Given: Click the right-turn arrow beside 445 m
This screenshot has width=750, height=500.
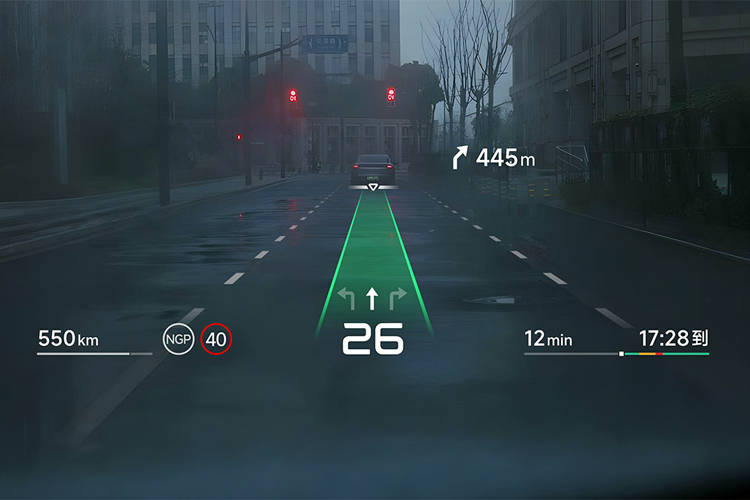Looking at the screenshot, I should pyautogui.click(x=460, y=157).
